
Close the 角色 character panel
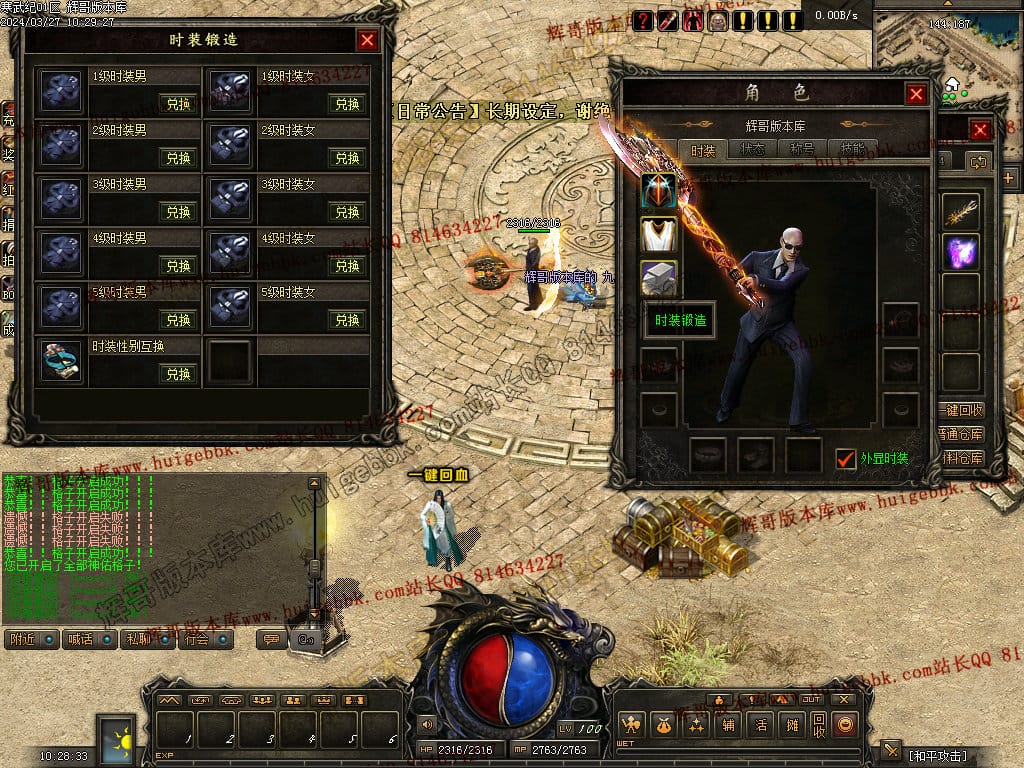tap(916, 94)
